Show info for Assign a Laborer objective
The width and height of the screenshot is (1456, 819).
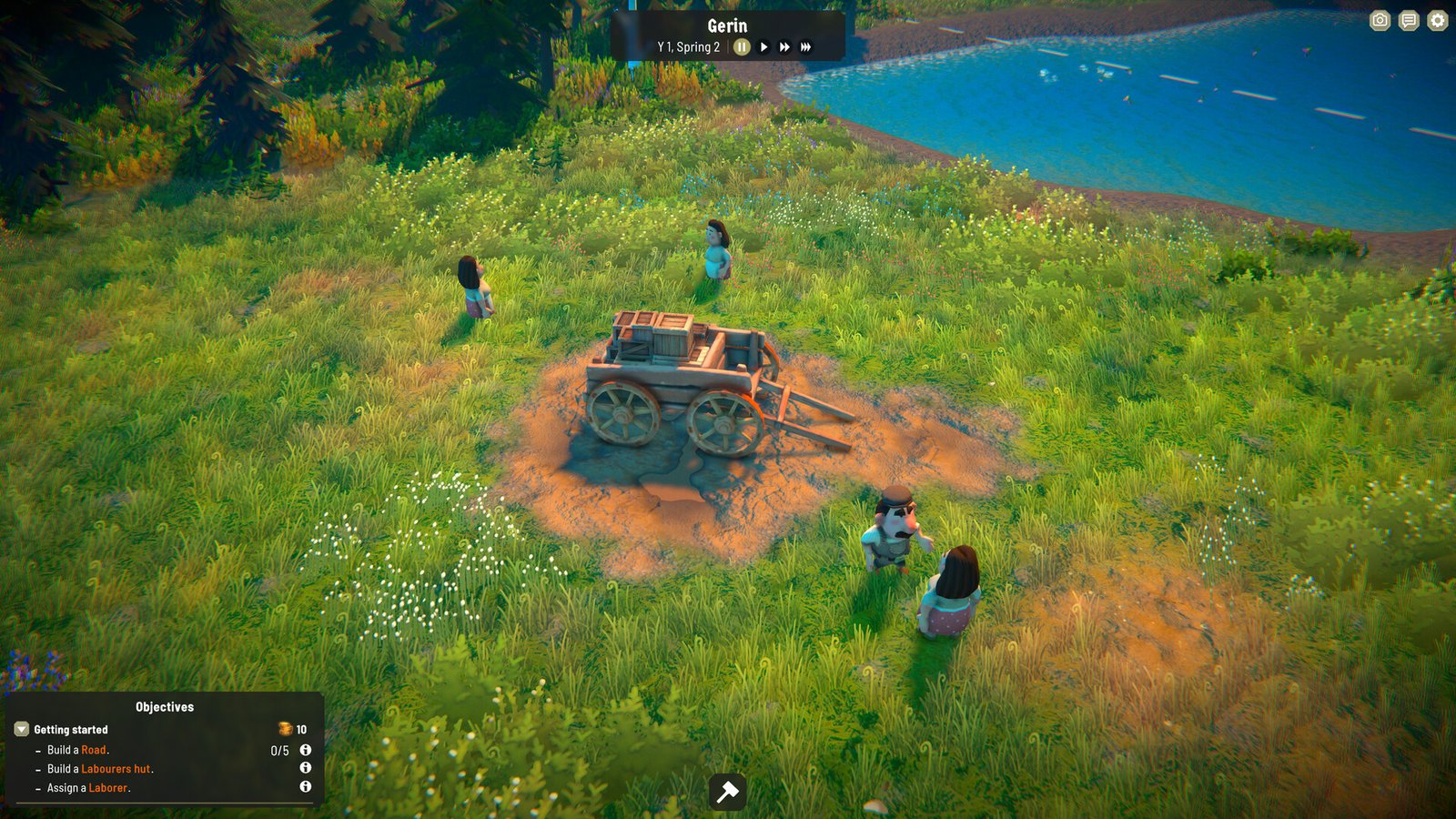point(306,786)
